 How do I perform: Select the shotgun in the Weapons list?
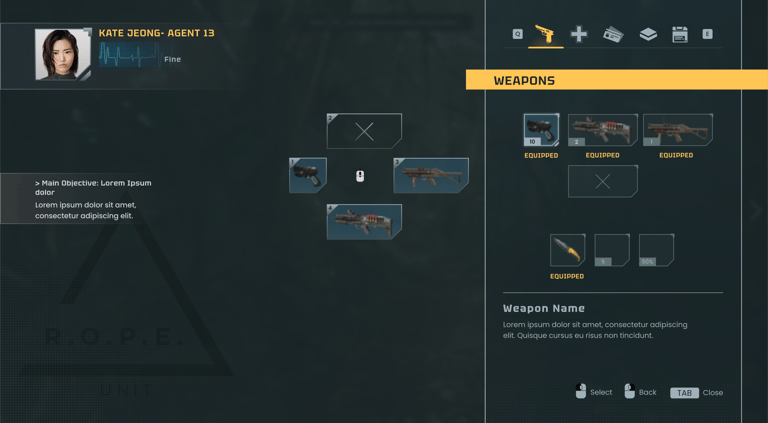(602, 130)
